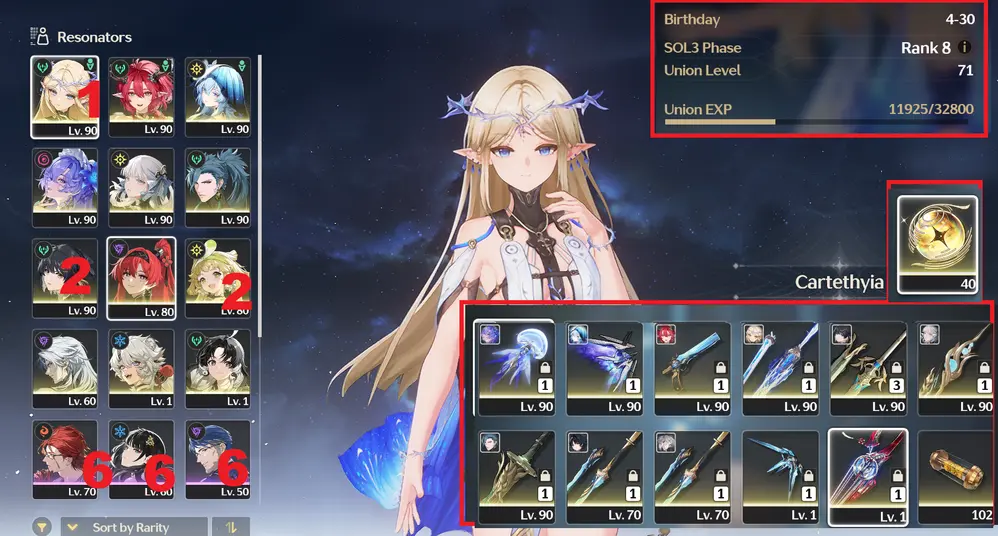The height and width of the screenshot is (536, 998).
Task: Click the golden tube item with 102
Action: (x=954, y=476)
